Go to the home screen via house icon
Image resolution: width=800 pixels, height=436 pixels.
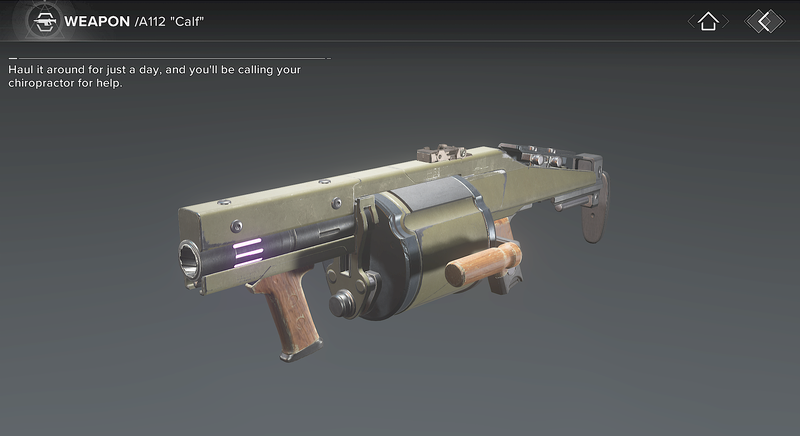click(708, 21)
